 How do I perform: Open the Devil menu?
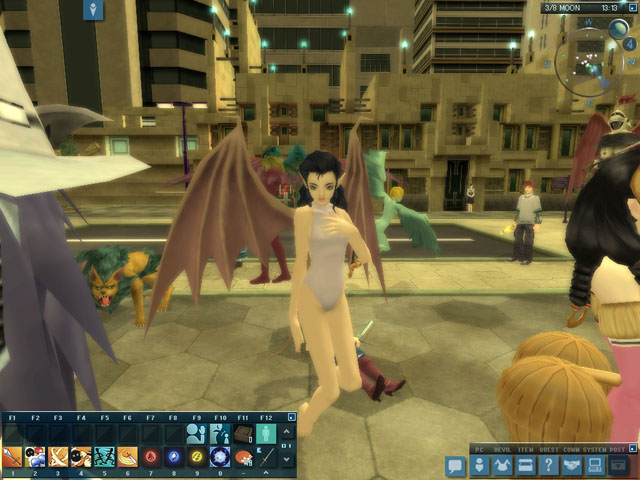[500, 466]
